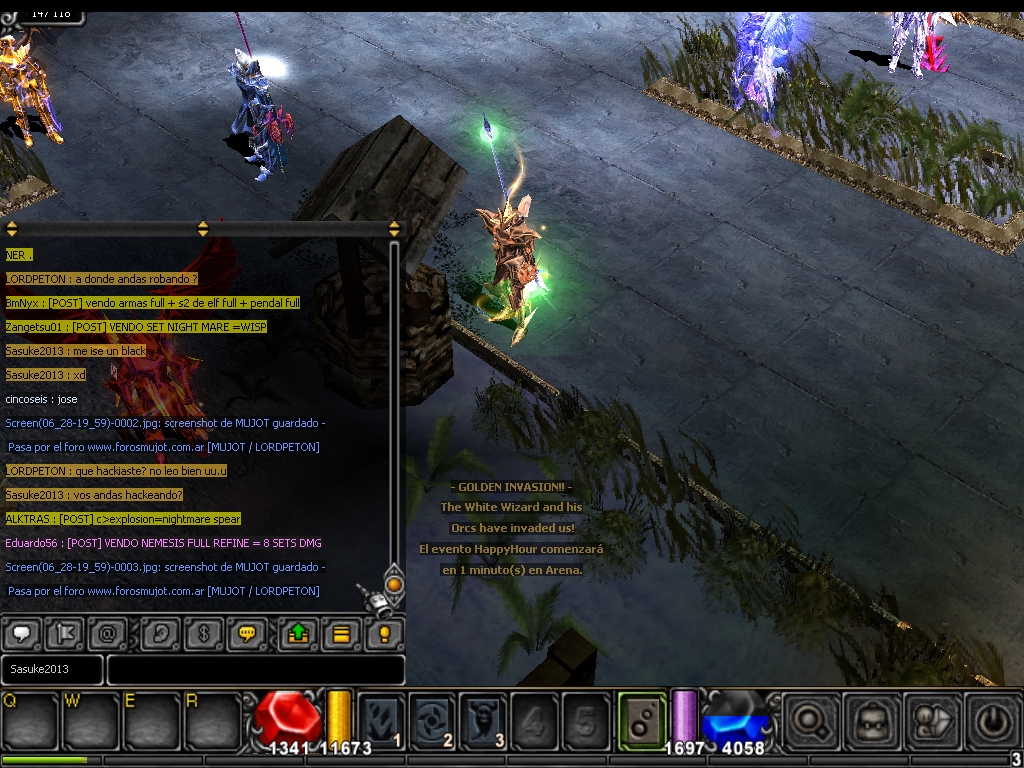Click the chat window scrollbar orange knob
Screen dimensions: 1024x768
[394, 583]
